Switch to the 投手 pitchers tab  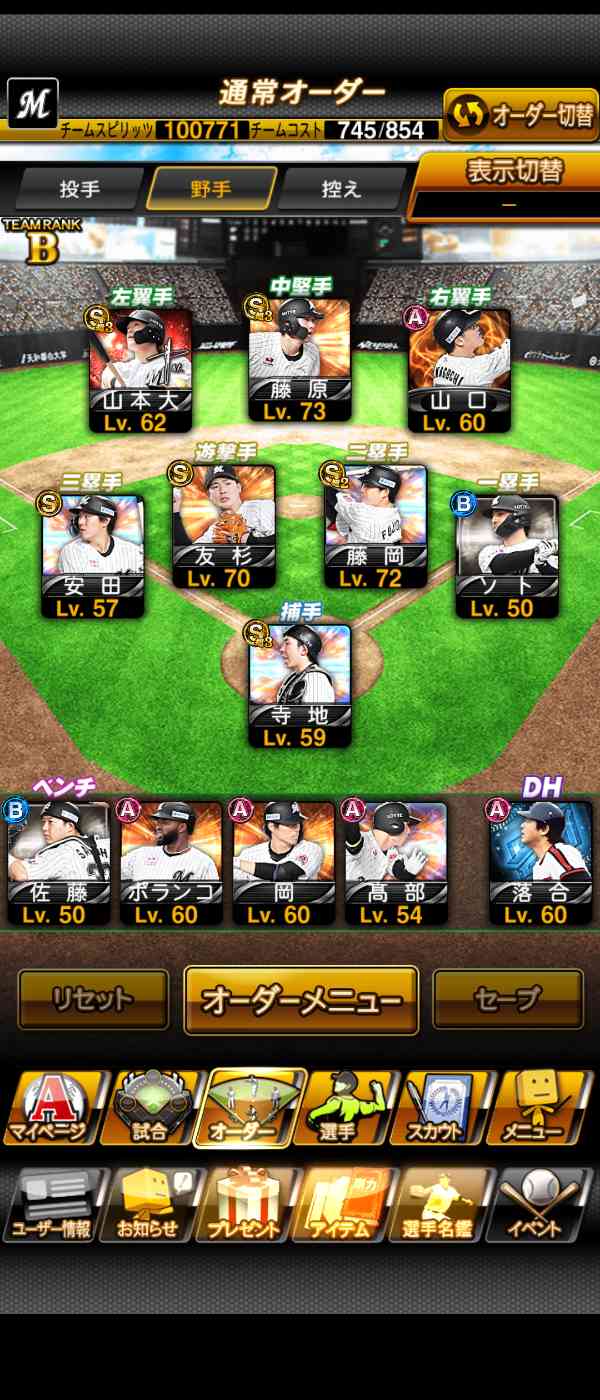pos(79,188)
